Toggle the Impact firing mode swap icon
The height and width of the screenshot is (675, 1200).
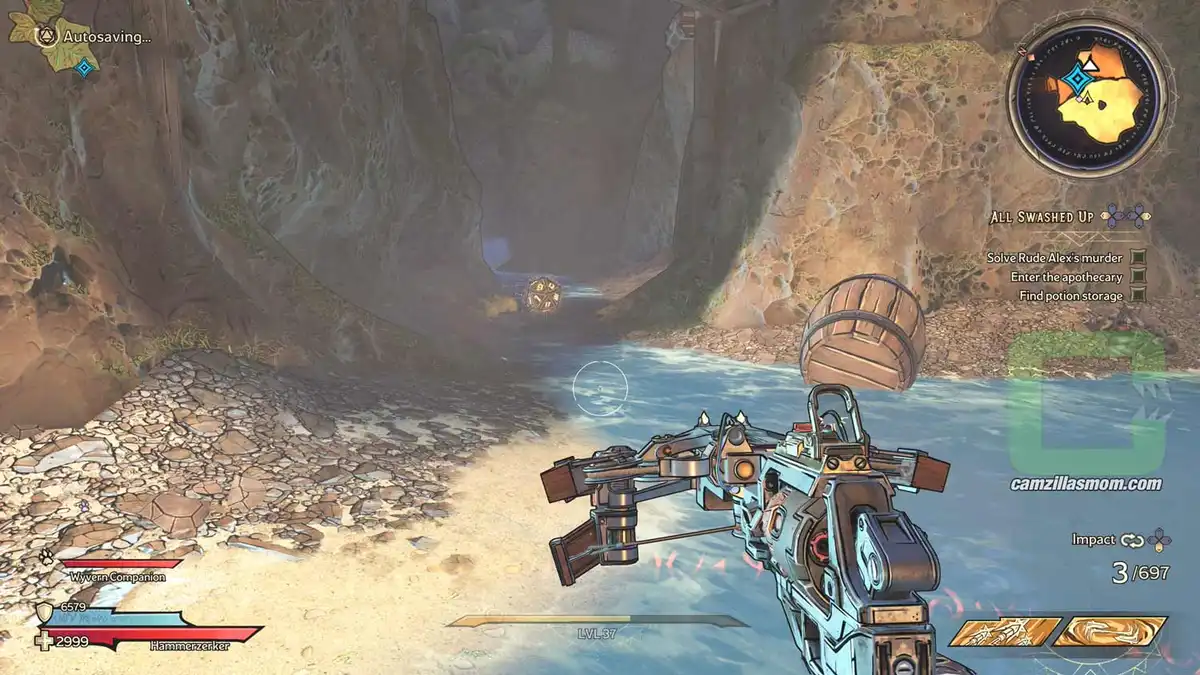[1132, 540]
